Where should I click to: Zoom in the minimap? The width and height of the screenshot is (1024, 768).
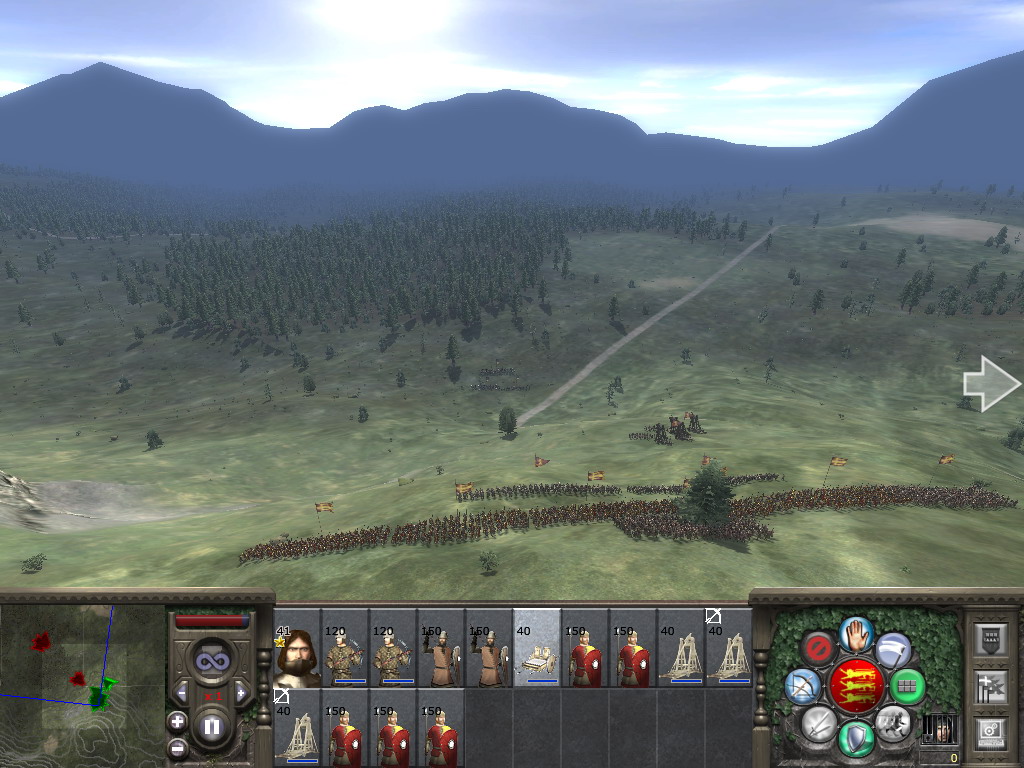point(177,721)
